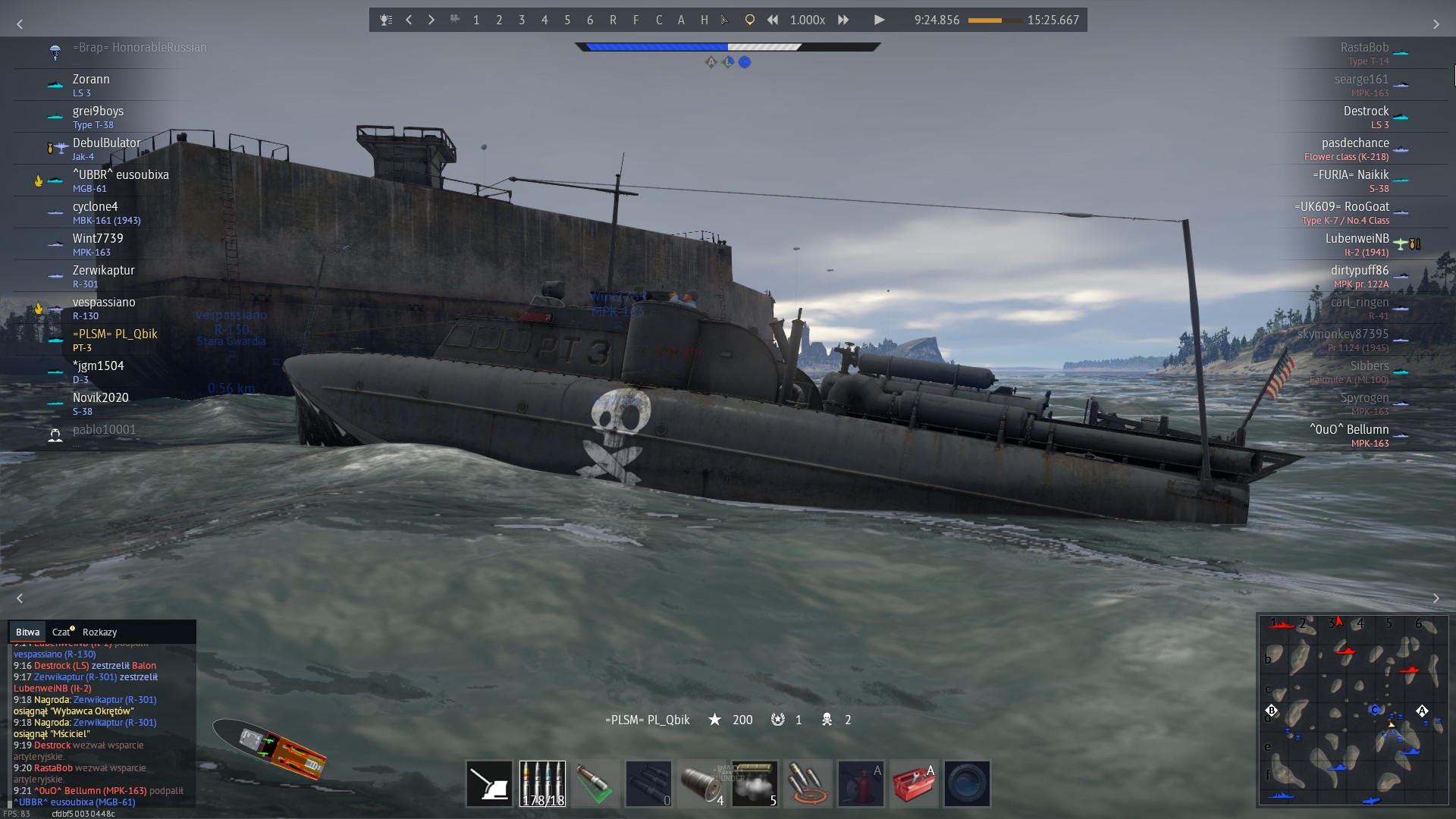
Task: Activate the depth charge slot
Action: pos(701,783)
